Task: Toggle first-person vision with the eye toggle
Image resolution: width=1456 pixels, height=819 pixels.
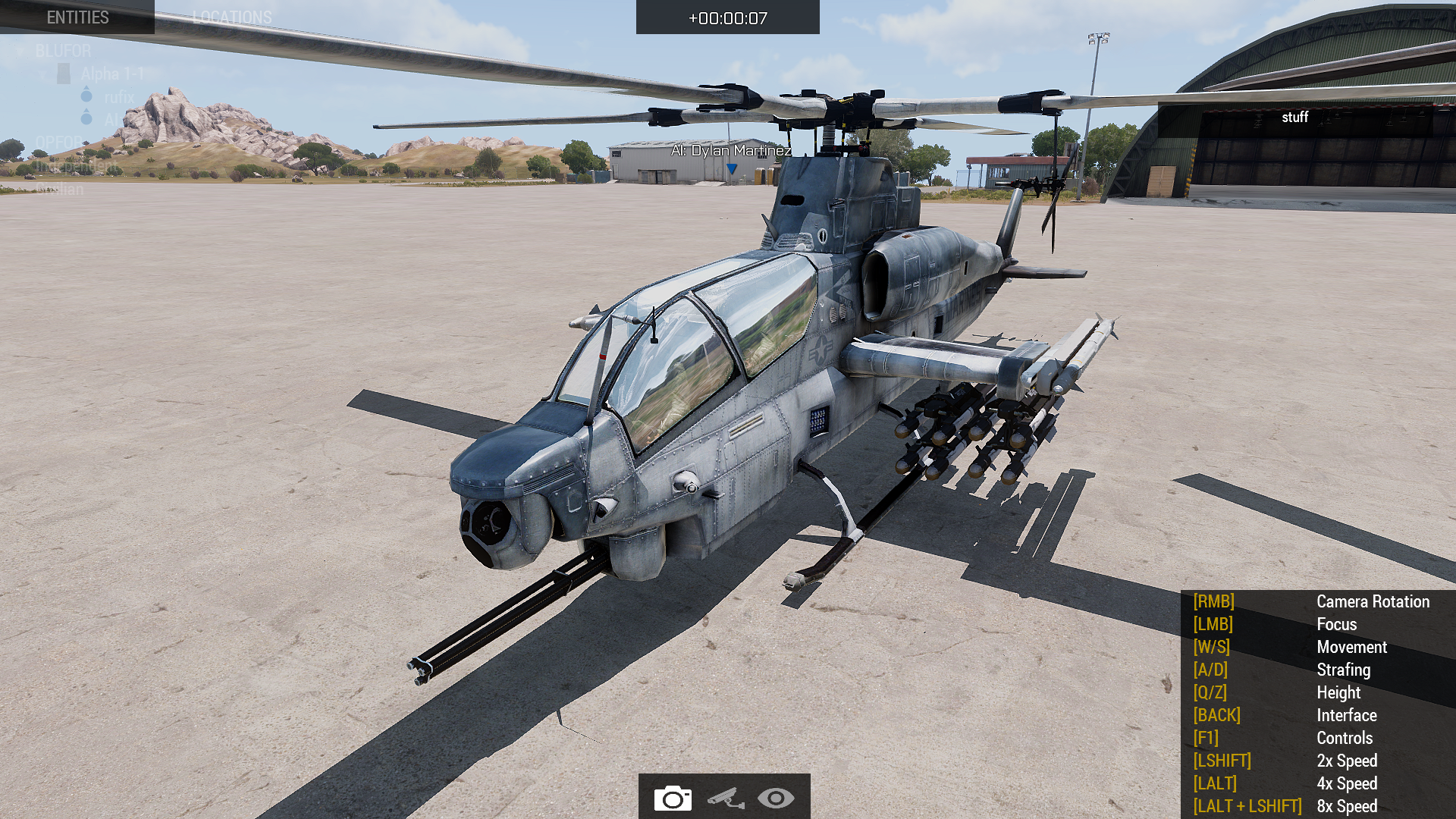Action: pos(777,799)
